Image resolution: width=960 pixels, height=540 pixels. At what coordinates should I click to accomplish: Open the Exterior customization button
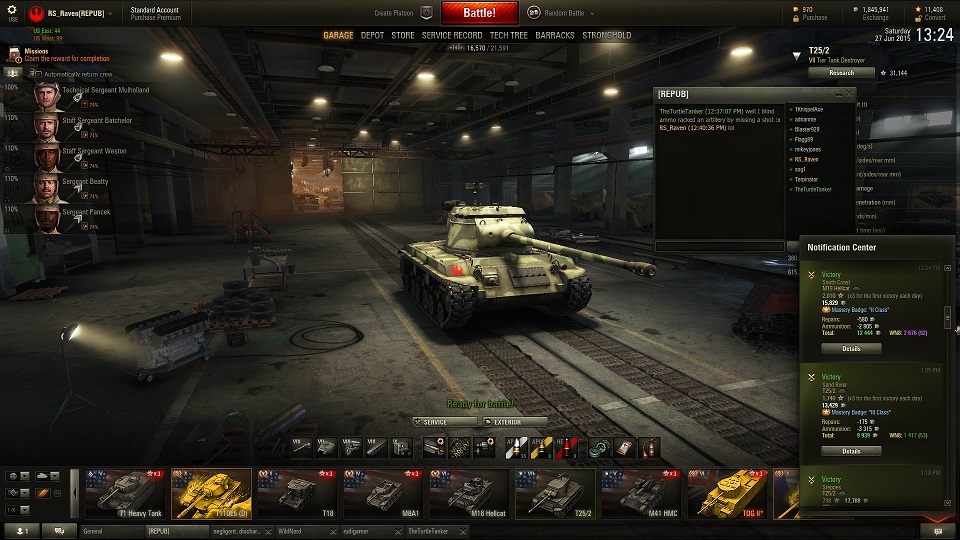point(514,422)
